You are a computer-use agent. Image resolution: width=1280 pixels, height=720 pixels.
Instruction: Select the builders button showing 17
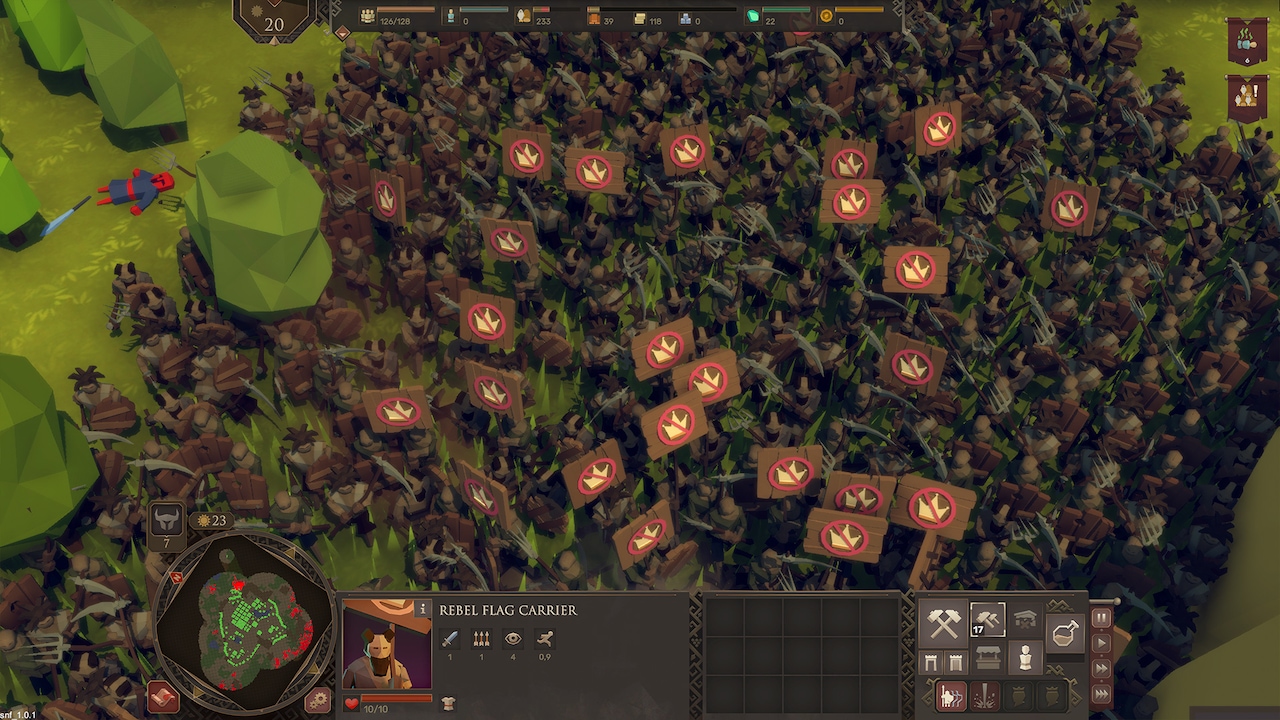986,621
